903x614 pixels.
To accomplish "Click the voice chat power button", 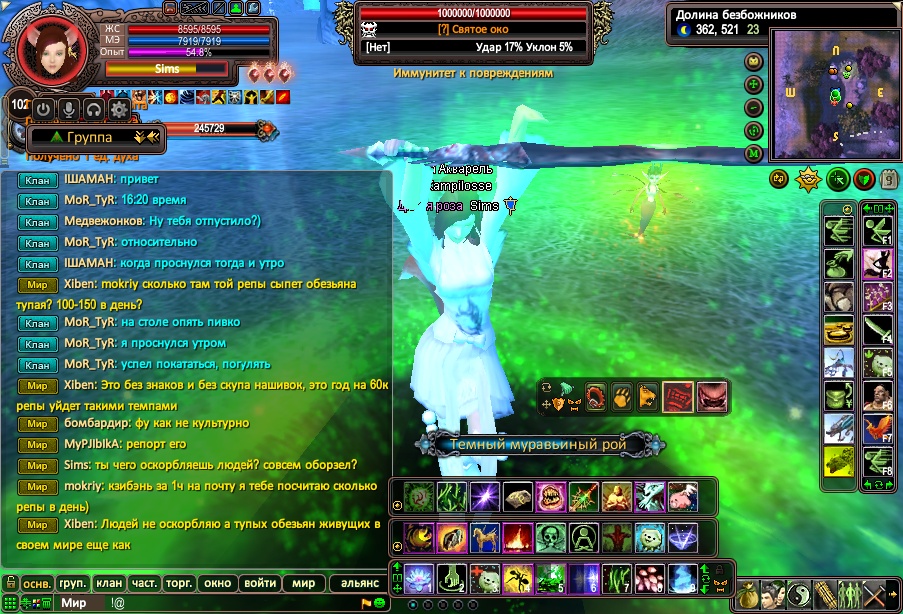I will click(x=43, y=108).
